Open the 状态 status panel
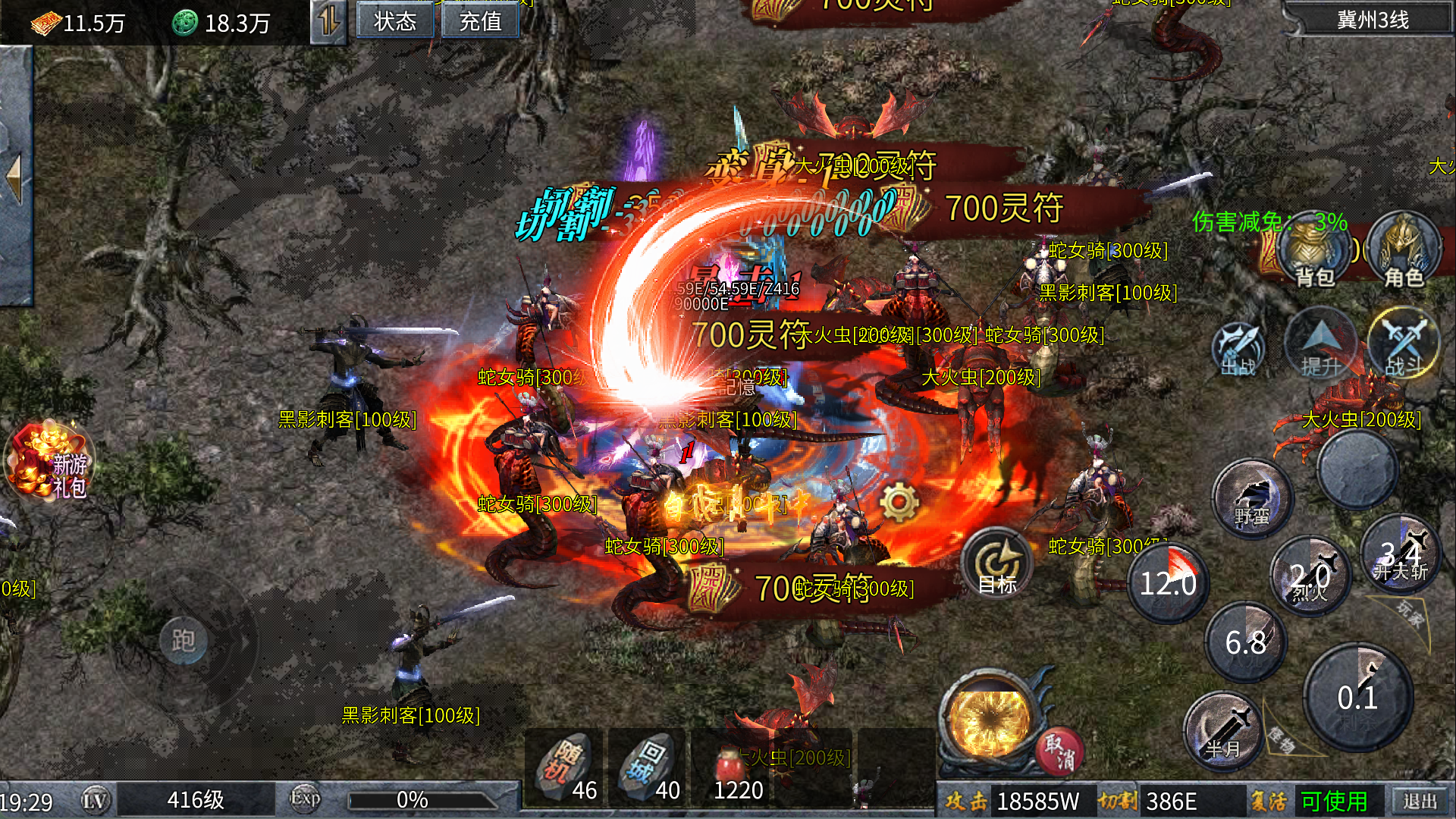Image resolution: width=1456 pixels, height=819 pixels. pyautogui.click(x=395, y=20)
